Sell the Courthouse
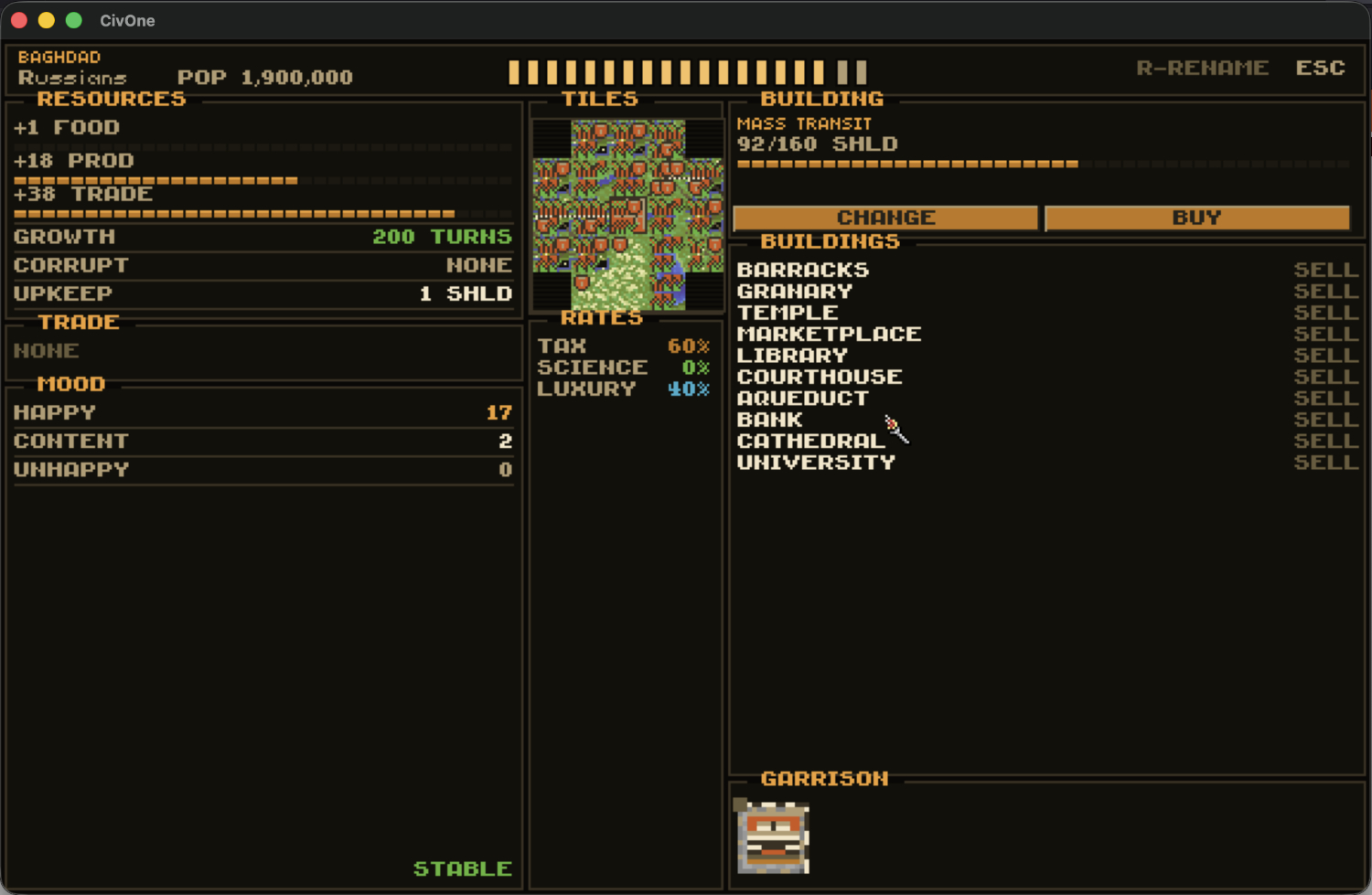 (x=1325, y=377)
